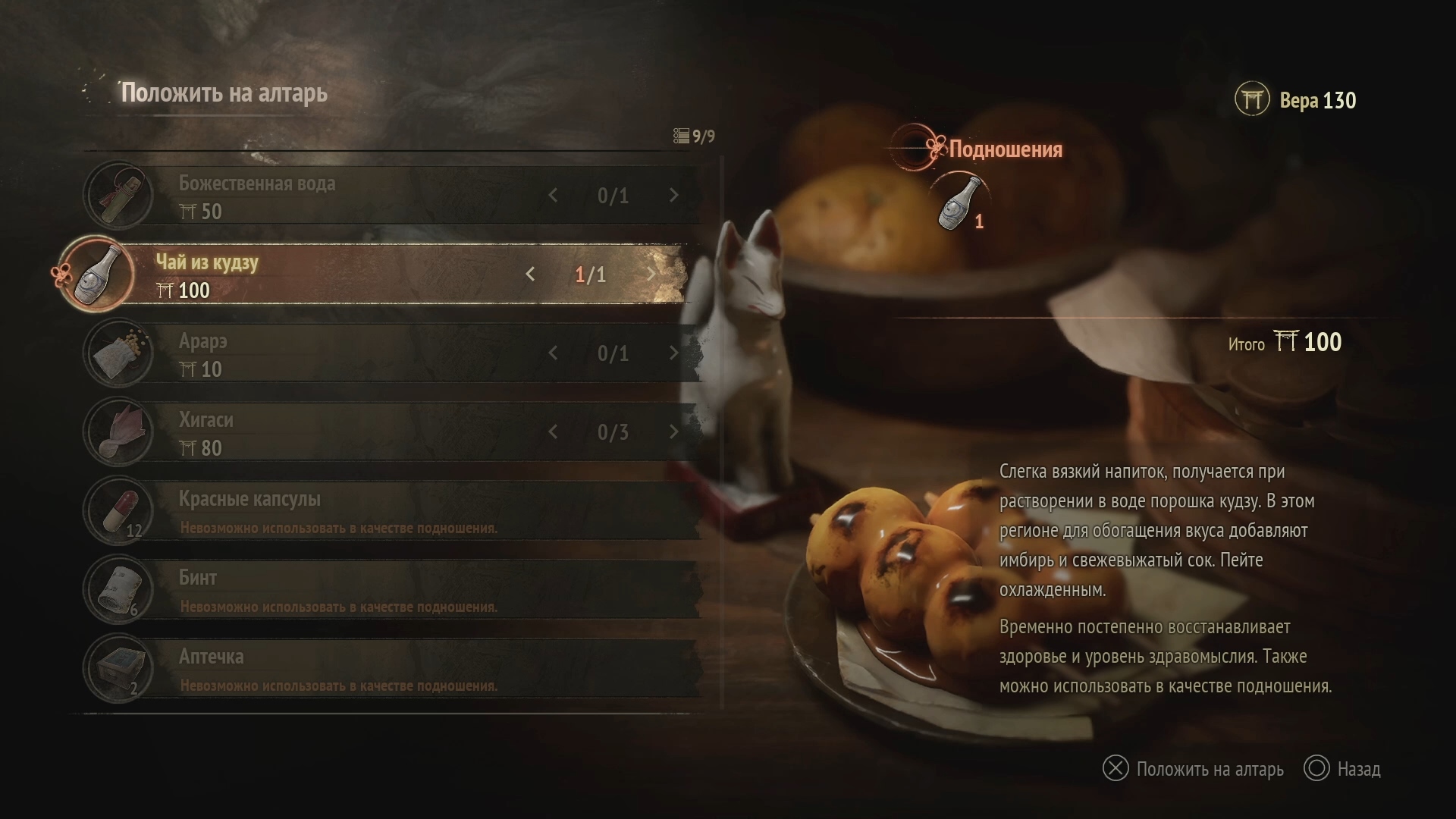
Task: Select the Чай из кудзу row
Action: point(341,275)
